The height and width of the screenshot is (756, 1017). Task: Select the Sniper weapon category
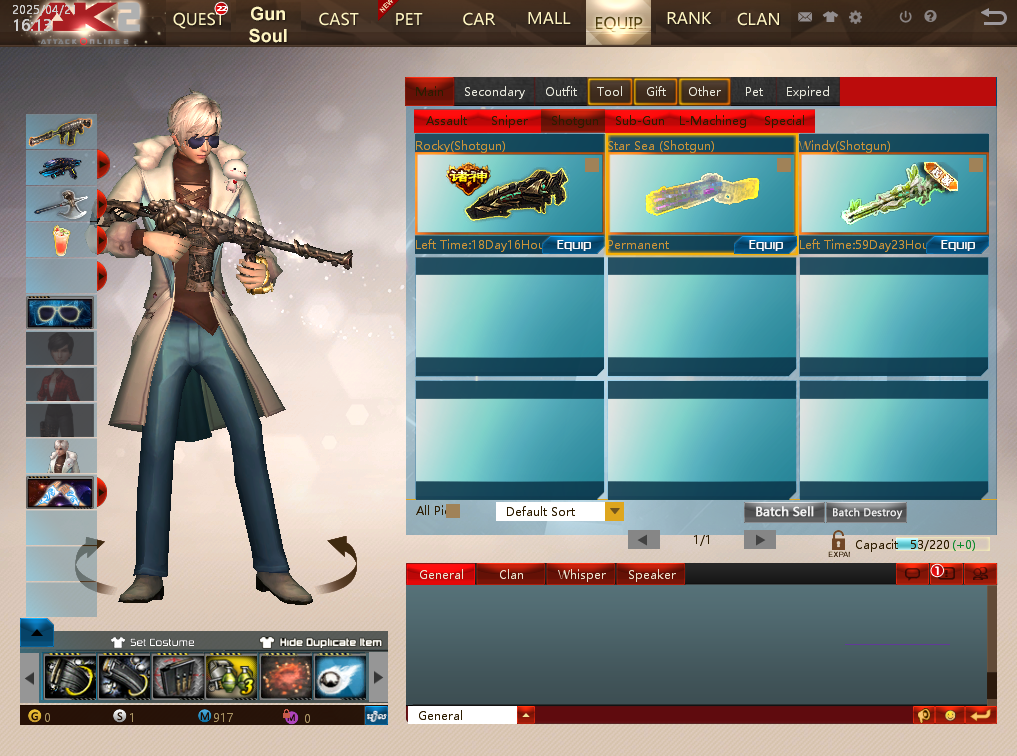point(509,121)
